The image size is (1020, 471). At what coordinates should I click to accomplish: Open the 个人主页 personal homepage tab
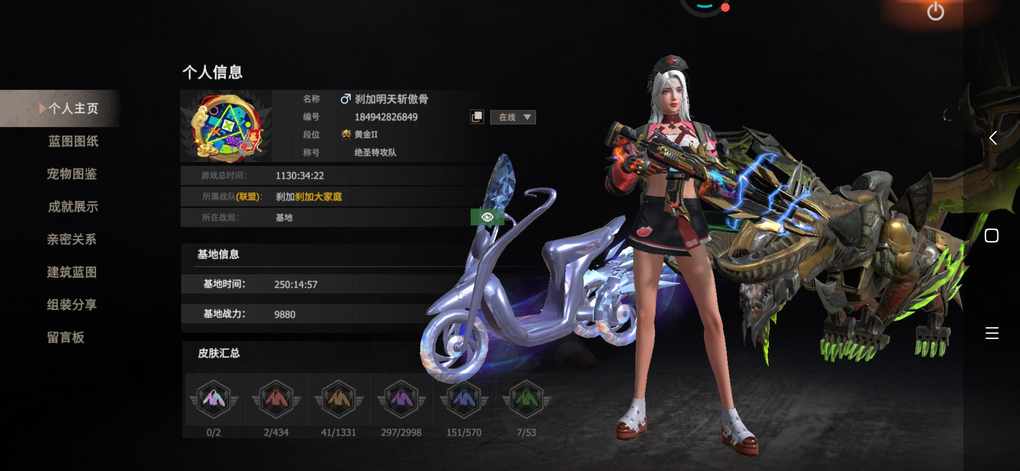click(72, 108)
